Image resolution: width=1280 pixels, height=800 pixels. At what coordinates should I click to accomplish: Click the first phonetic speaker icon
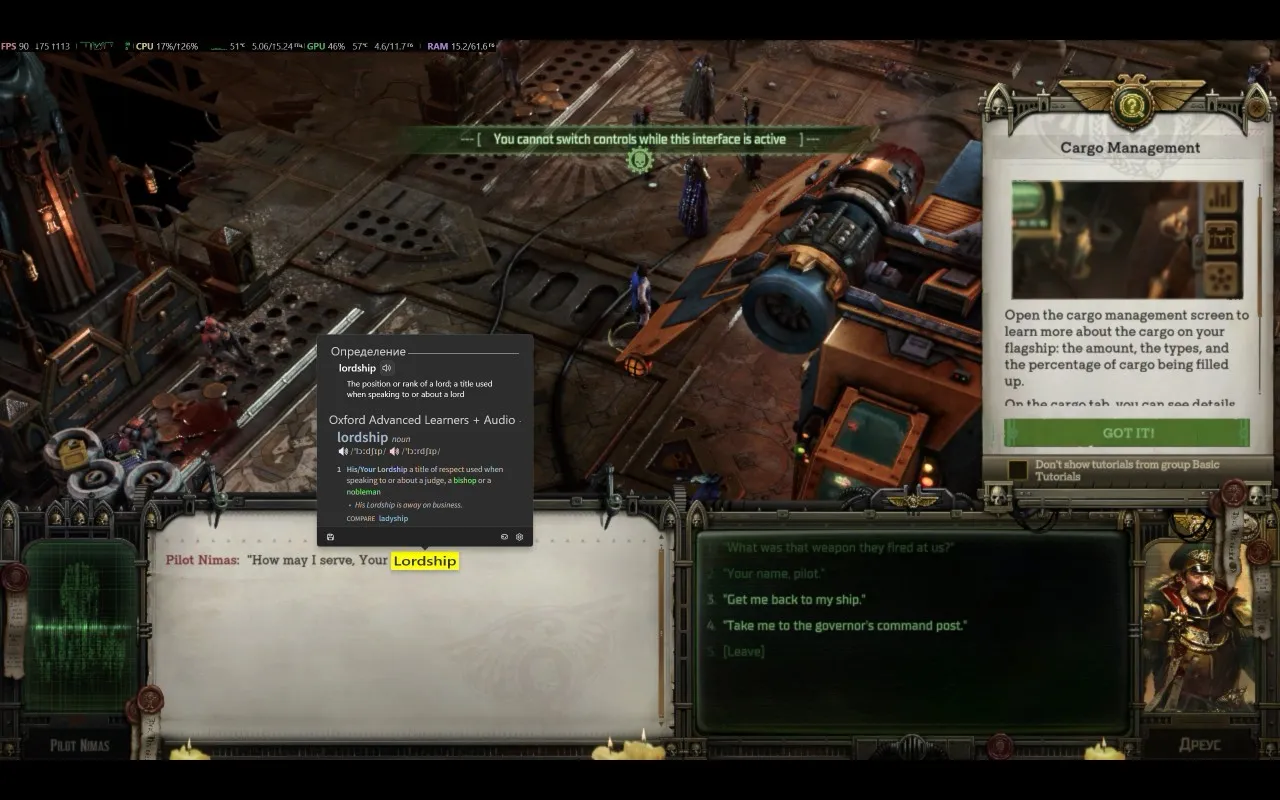pos(344,451)
